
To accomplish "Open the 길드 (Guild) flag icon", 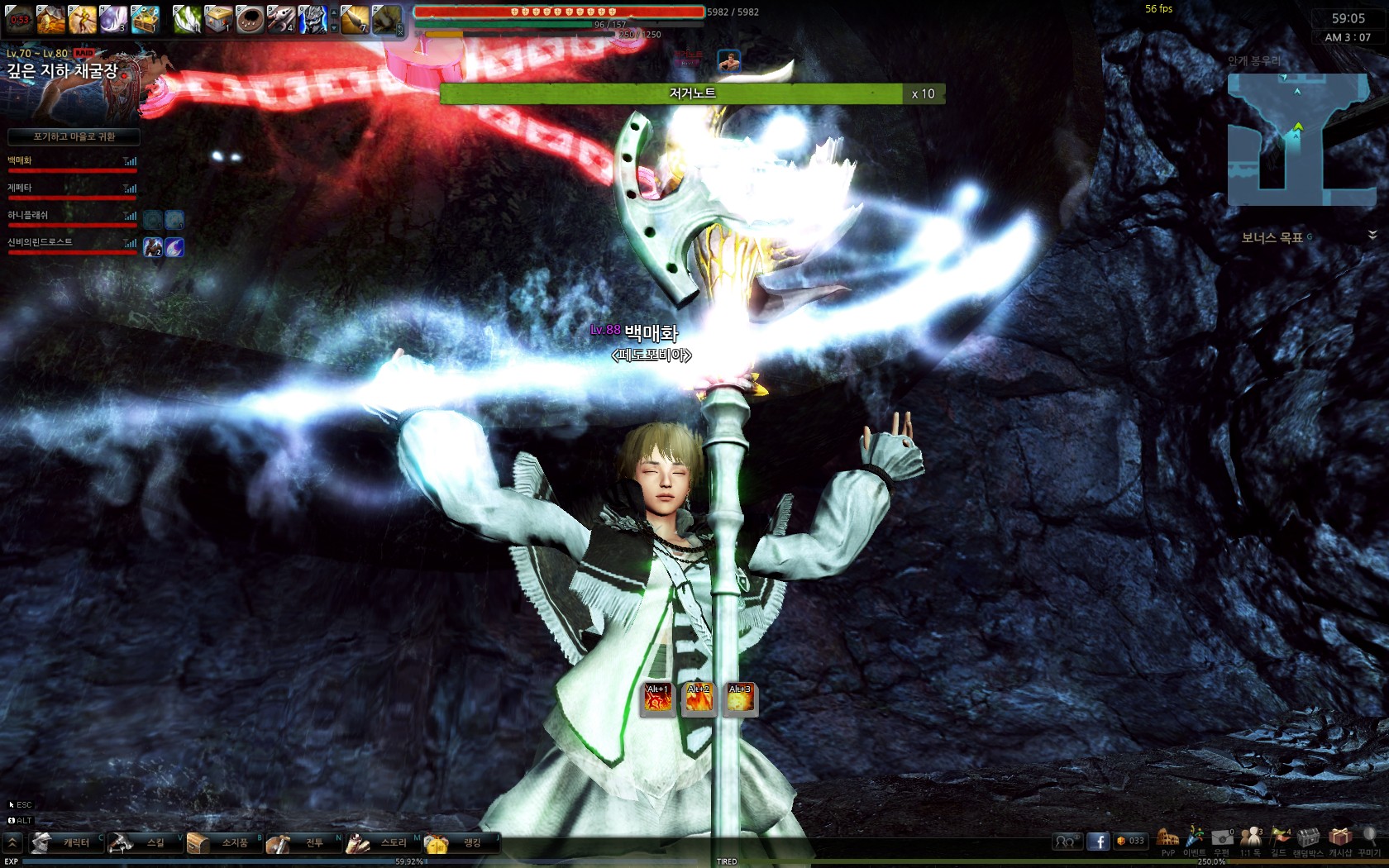I will coord(1279,838).
